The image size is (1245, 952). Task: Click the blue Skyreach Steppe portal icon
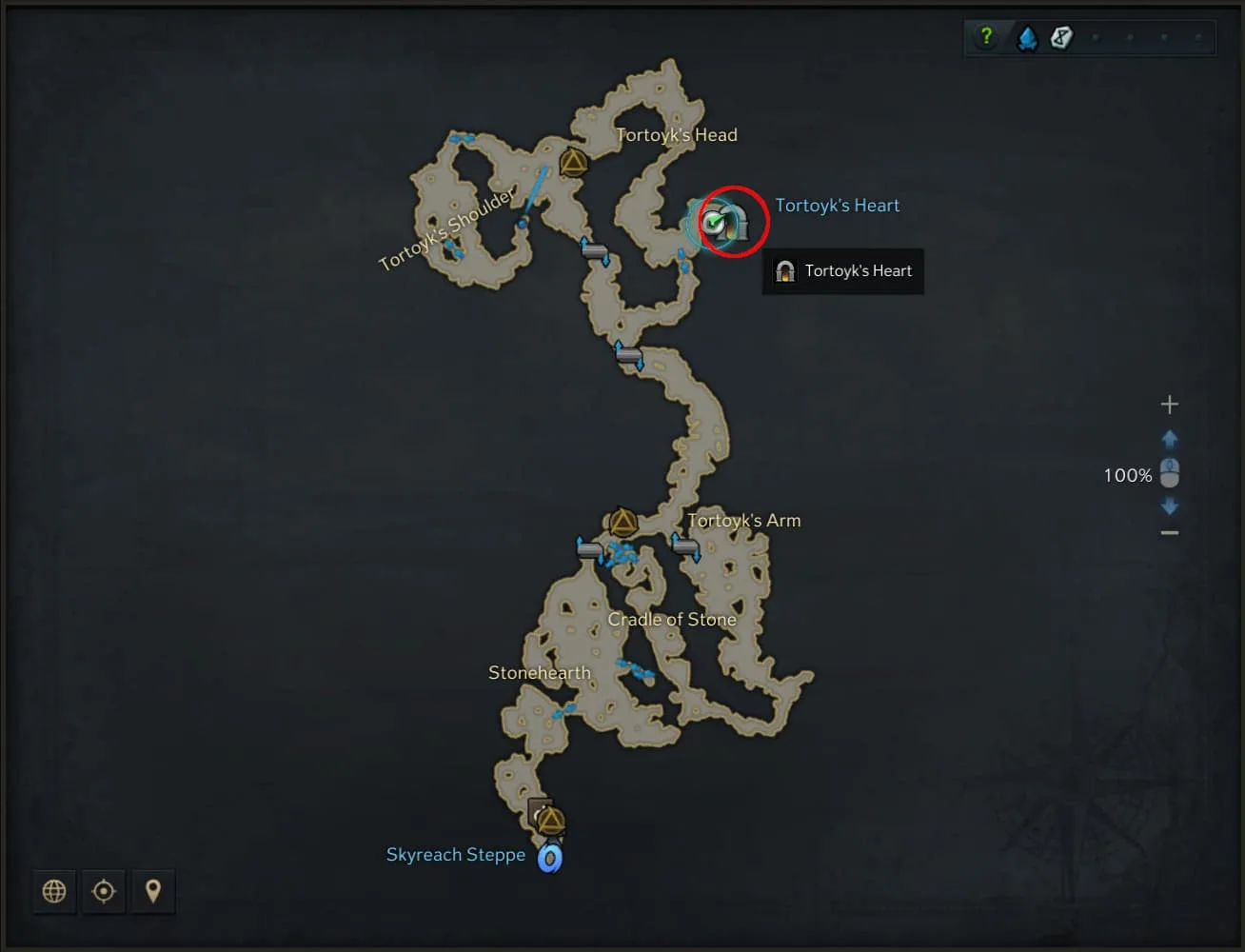point(549,859)
